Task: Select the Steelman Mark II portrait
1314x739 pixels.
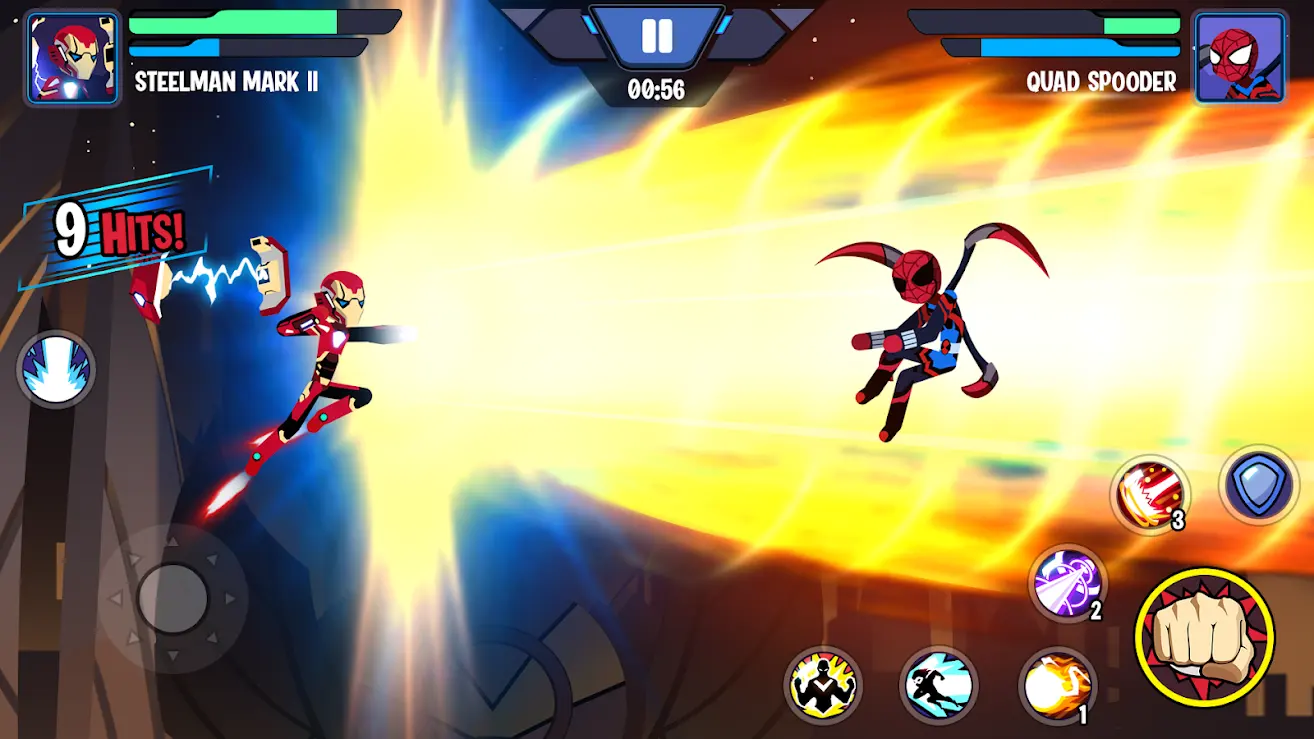Action: 69,57
